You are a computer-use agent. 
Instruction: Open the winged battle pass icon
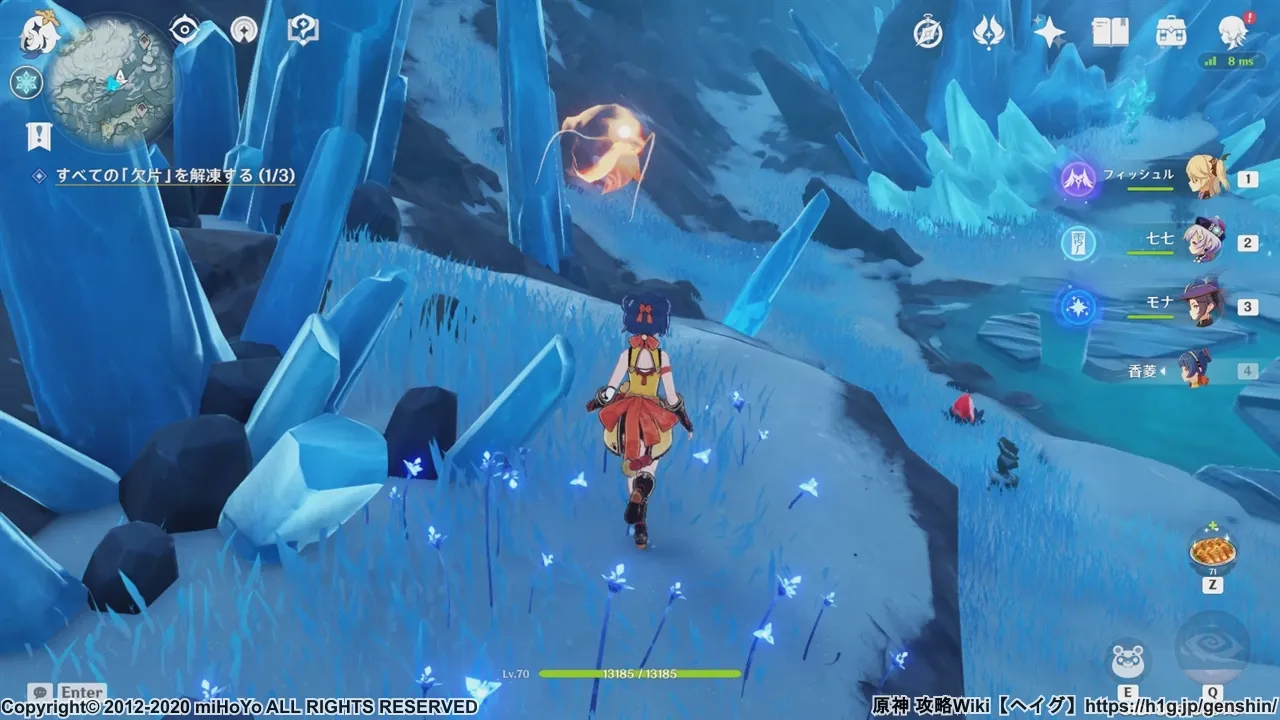click(x=988, y=33)
